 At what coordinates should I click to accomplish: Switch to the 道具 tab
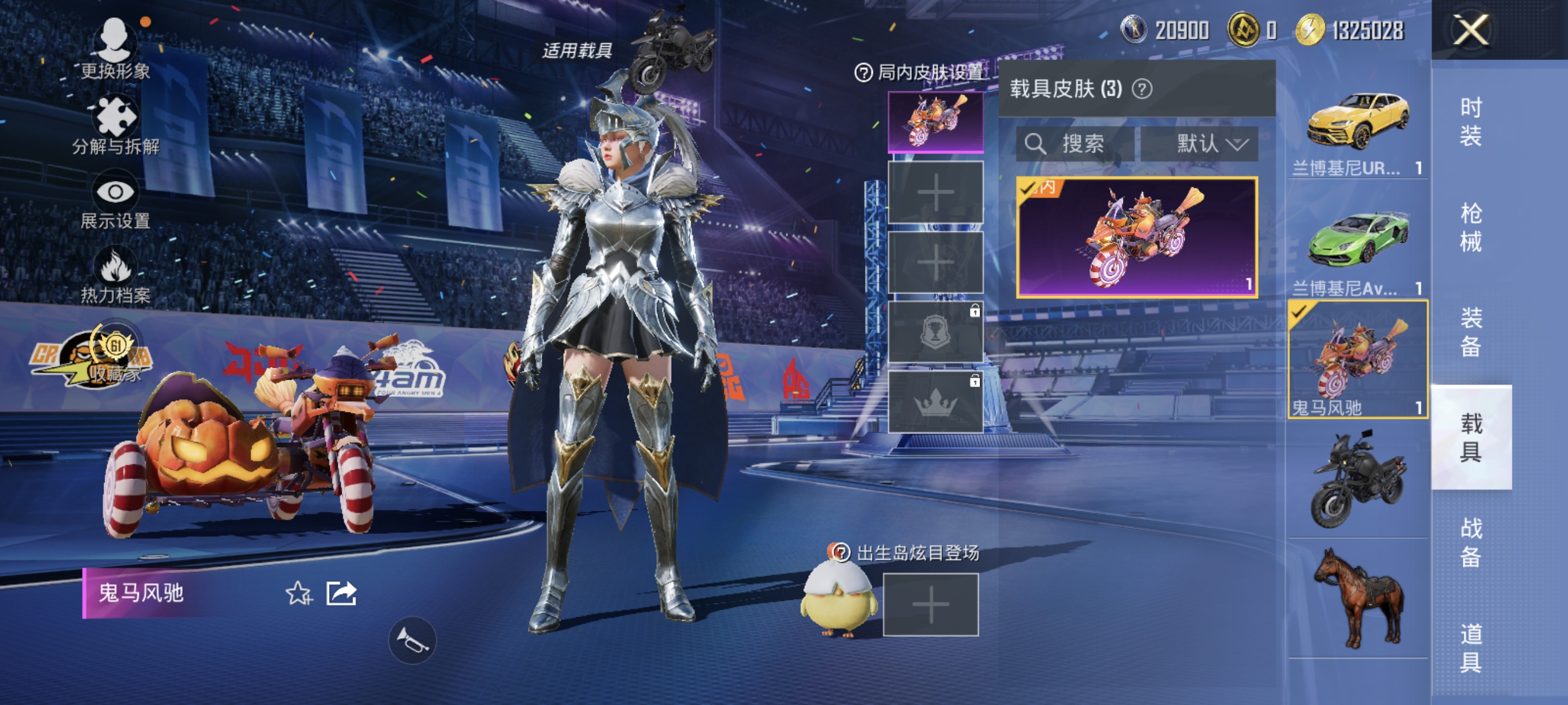coord(1471,648)
